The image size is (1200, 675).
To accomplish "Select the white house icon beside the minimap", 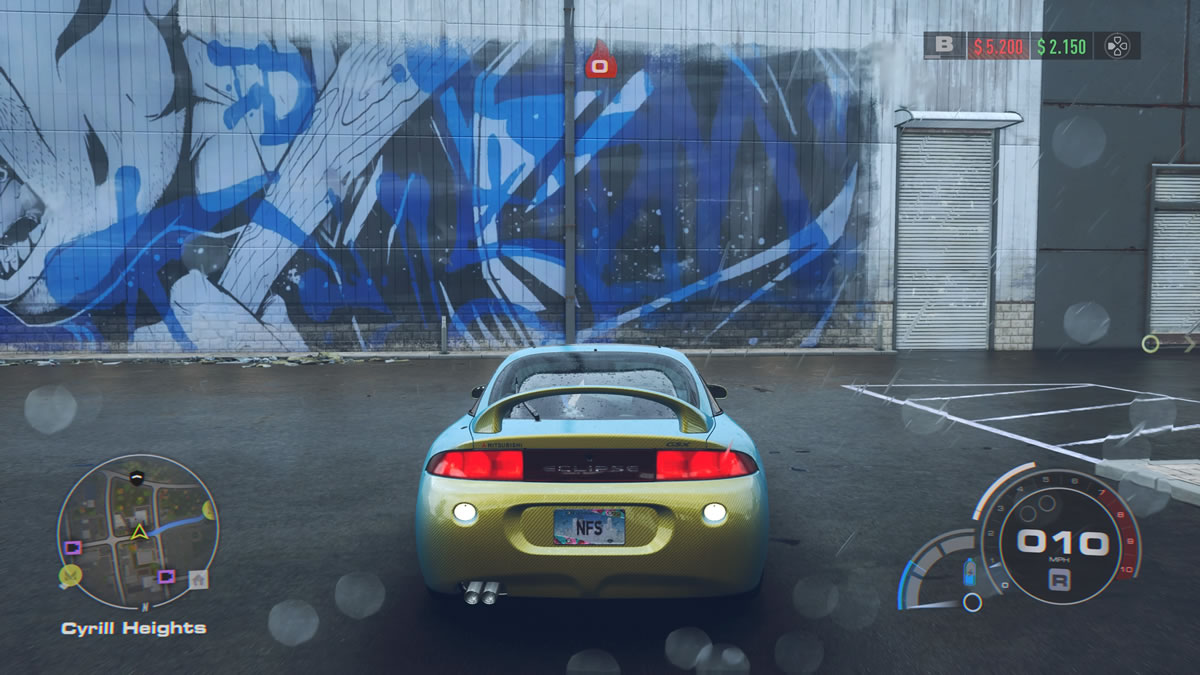I will pos(199,579).
